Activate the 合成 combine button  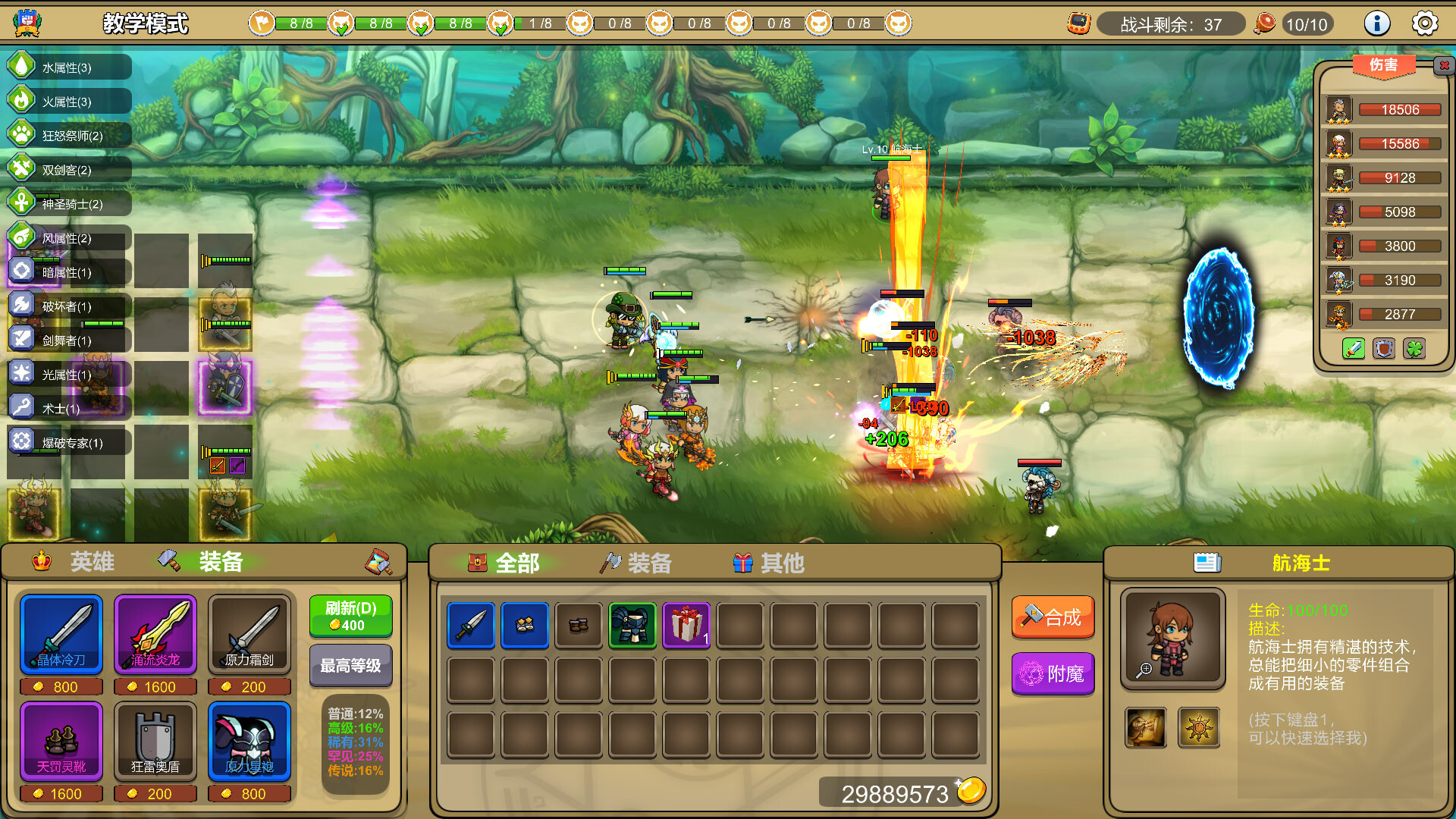coord(1053,617)
